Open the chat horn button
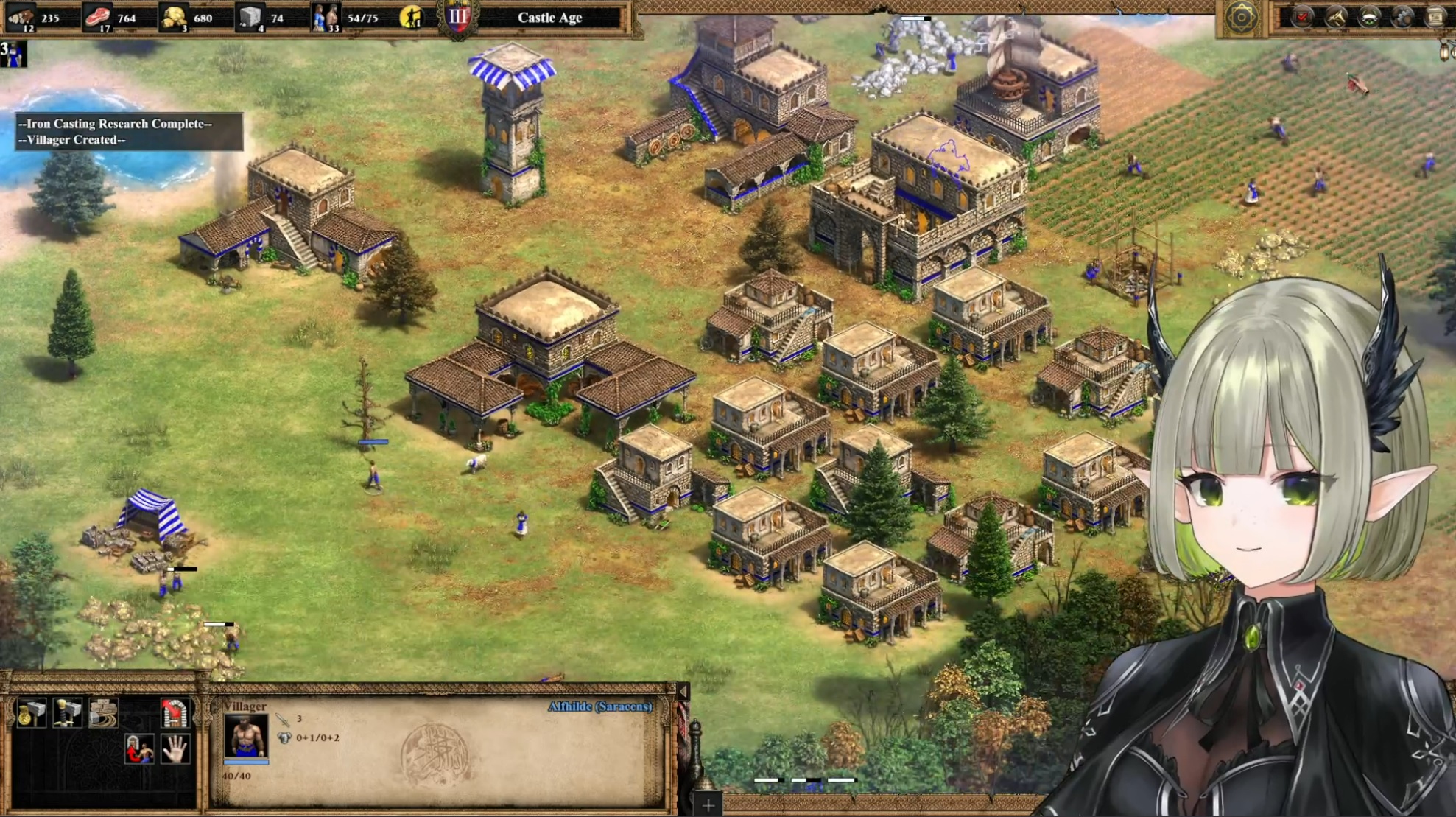The width and height of the screenshot is (1456, 817). (x=1336, y=17)
